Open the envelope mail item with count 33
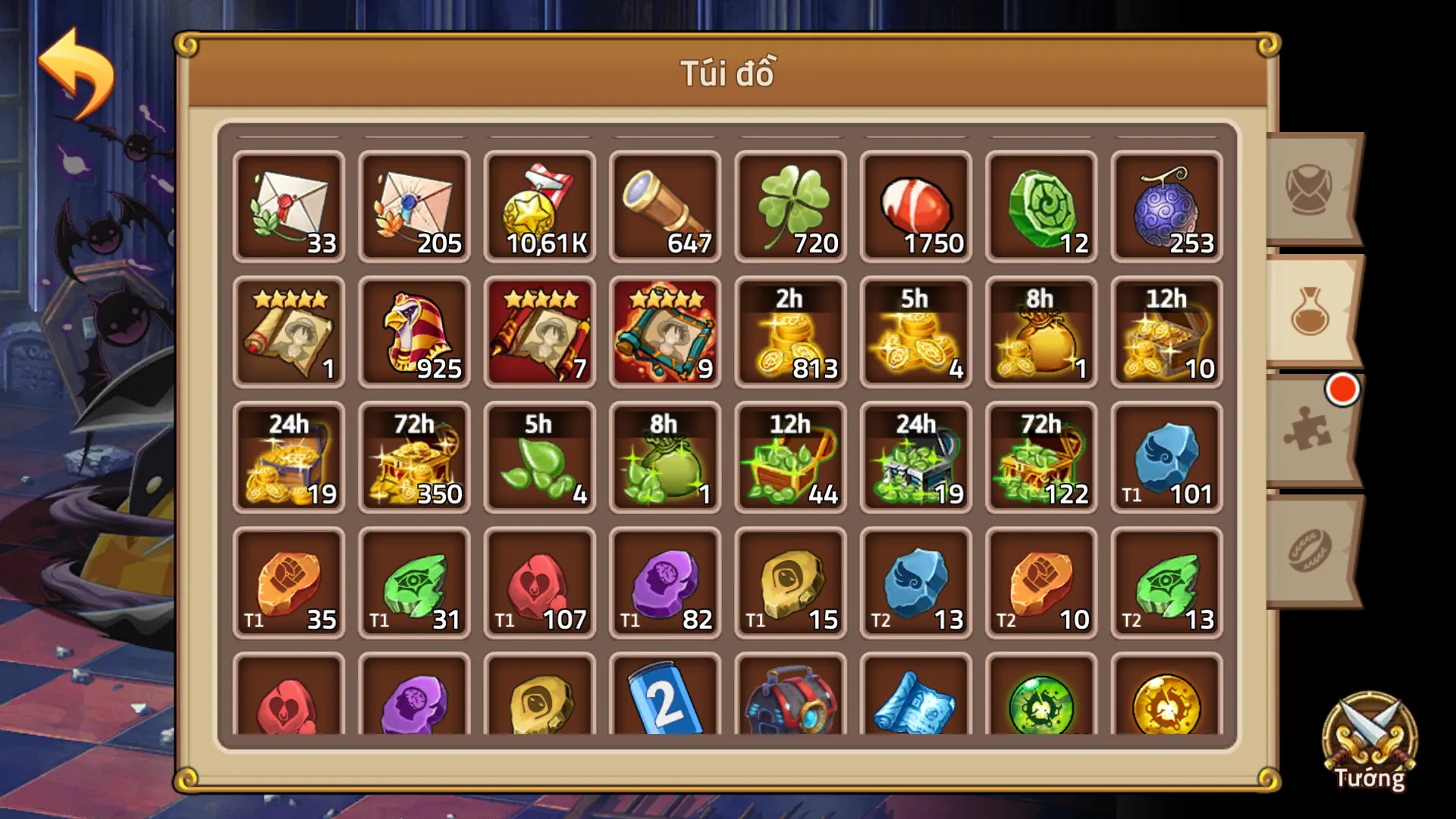The height and width of the screenshot is (819, 1456). tap(290, 206)
